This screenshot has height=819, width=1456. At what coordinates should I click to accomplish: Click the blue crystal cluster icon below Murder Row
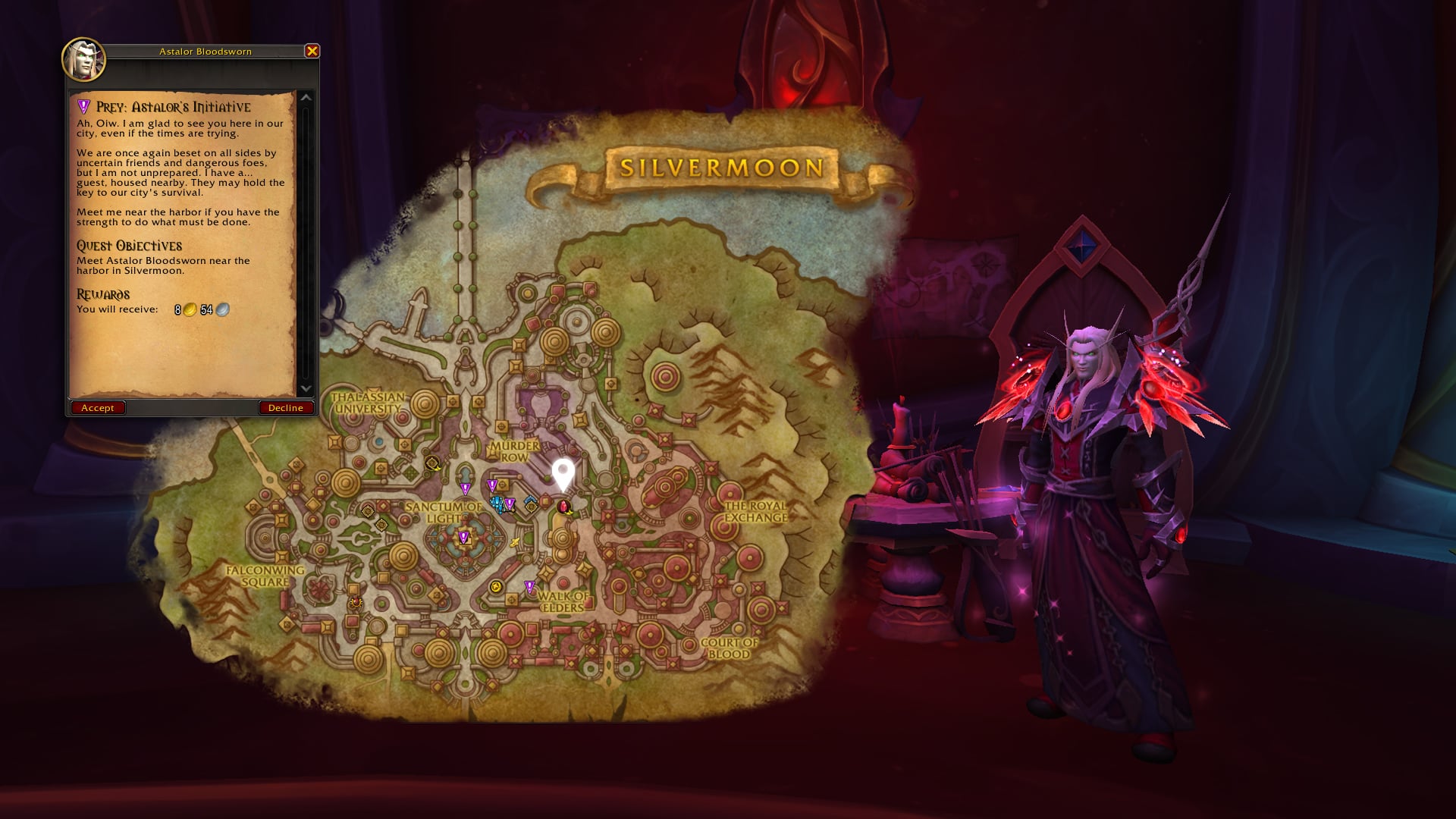[497, 505]
